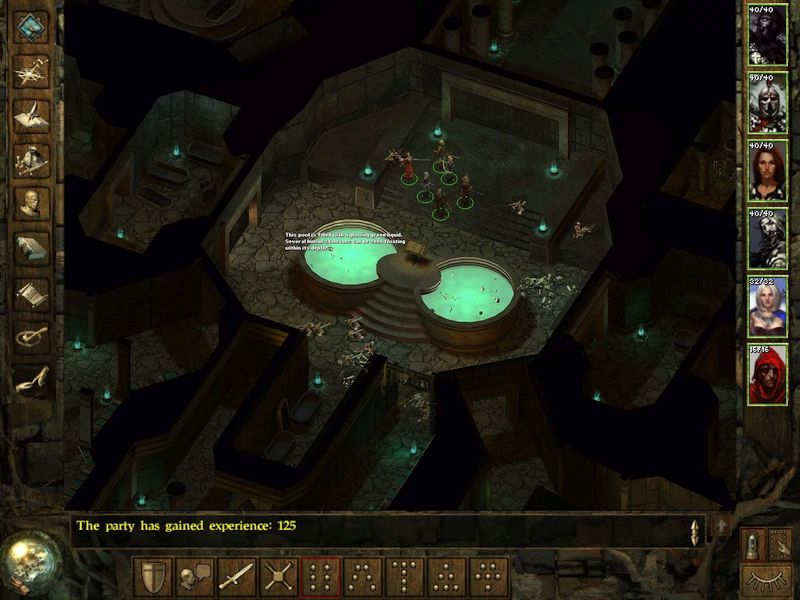800x600 pixels.
Task: Select the red-haired woman portrait
Action: [768, 170]
